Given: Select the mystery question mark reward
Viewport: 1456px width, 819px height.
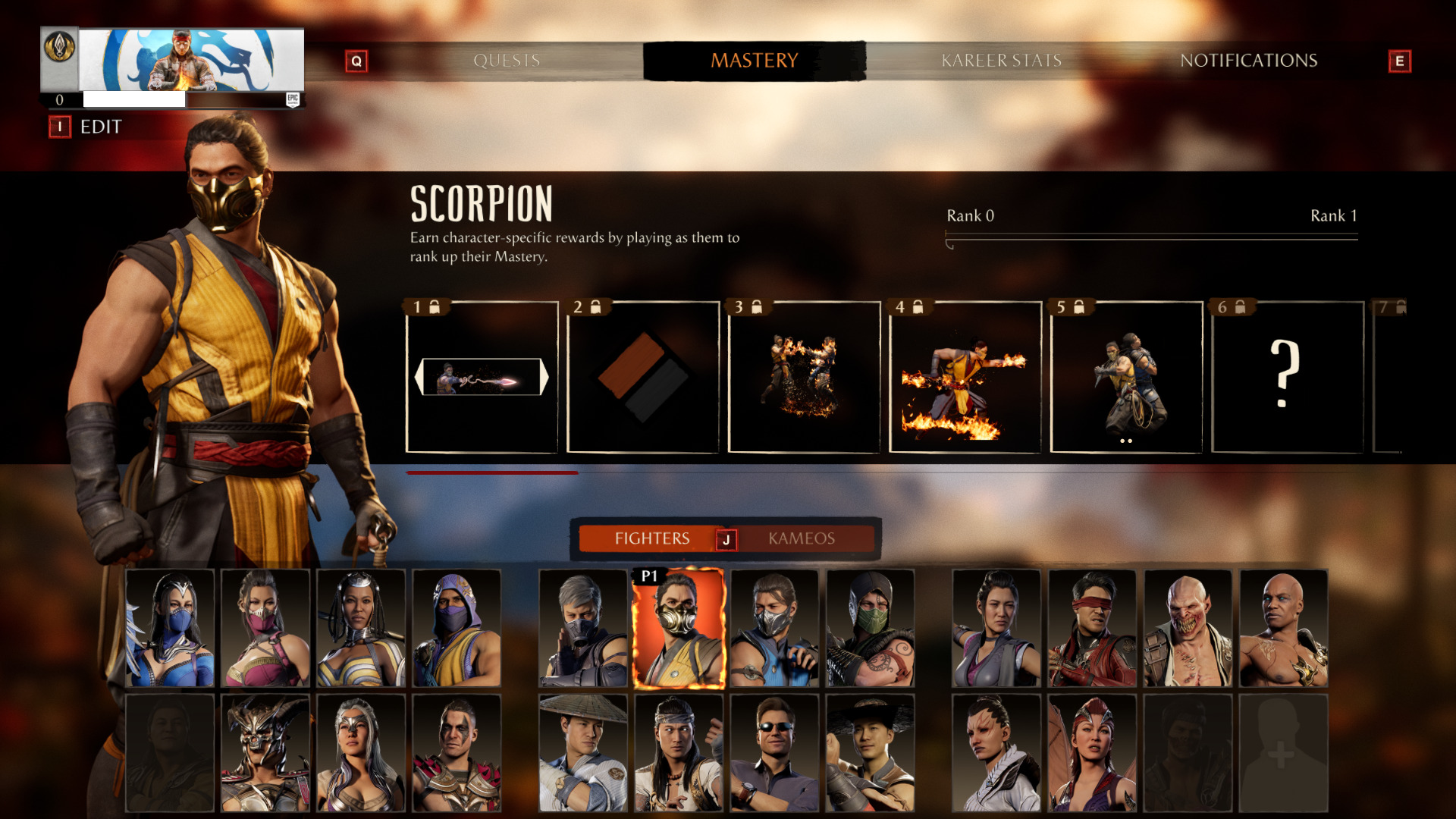Looking at the screenshot, I should 1286,377.
